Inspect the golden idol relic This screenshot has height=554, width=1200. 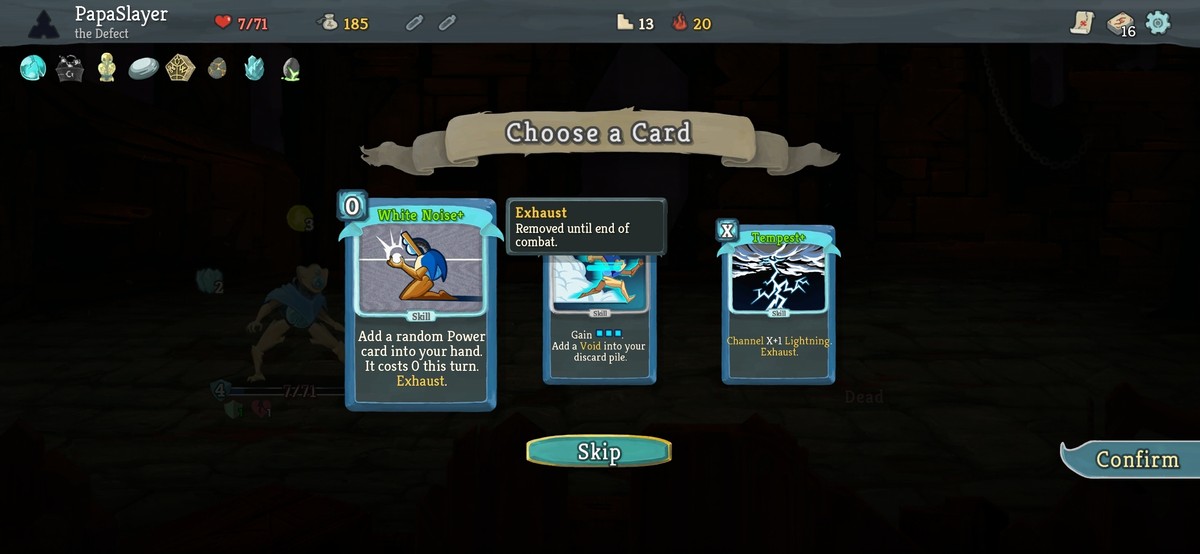pyautogui.click(x=107, y=68)
